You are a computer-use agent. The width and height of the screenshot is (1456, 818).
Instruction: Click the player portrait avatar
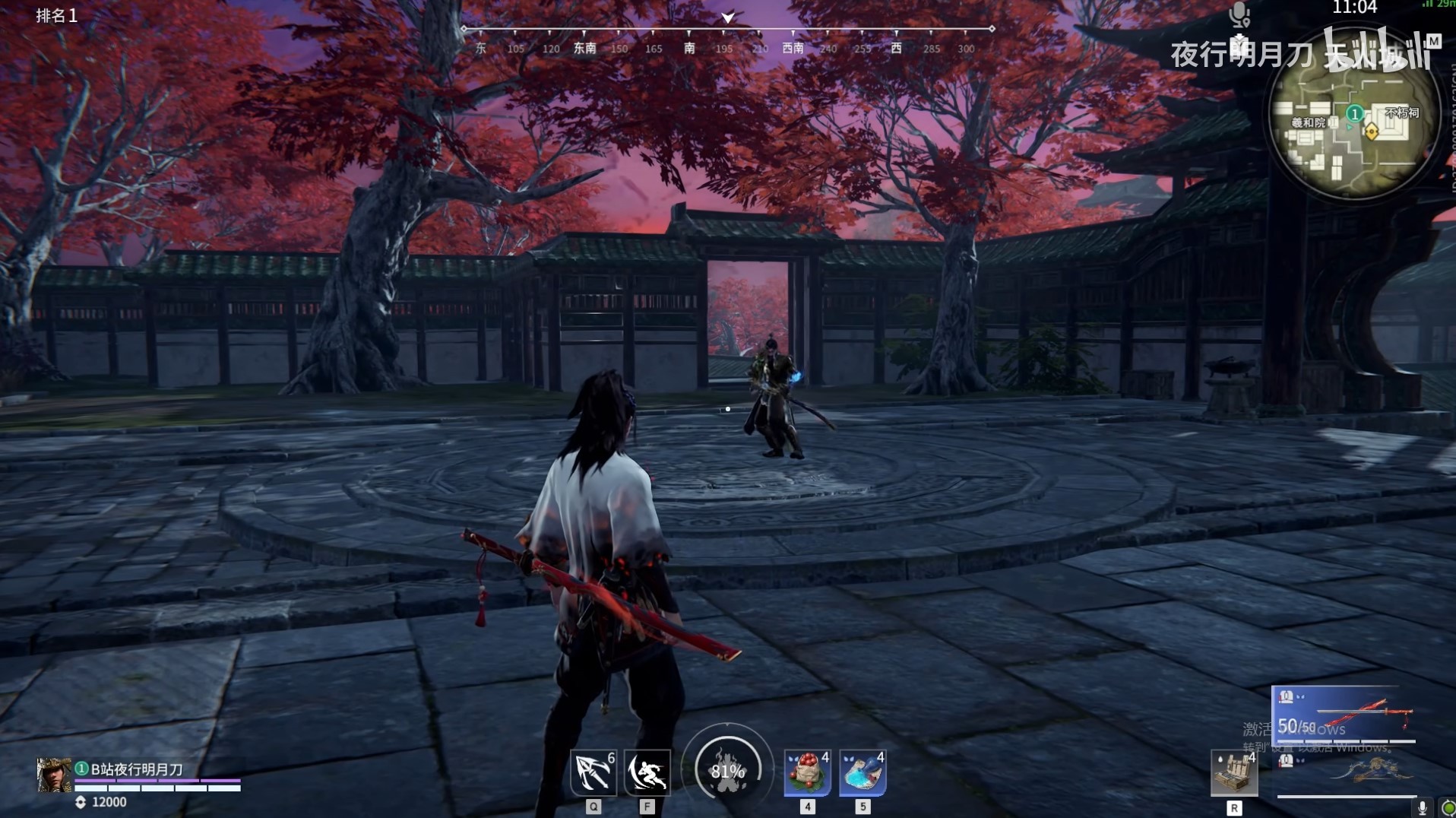tap(54, 775)
